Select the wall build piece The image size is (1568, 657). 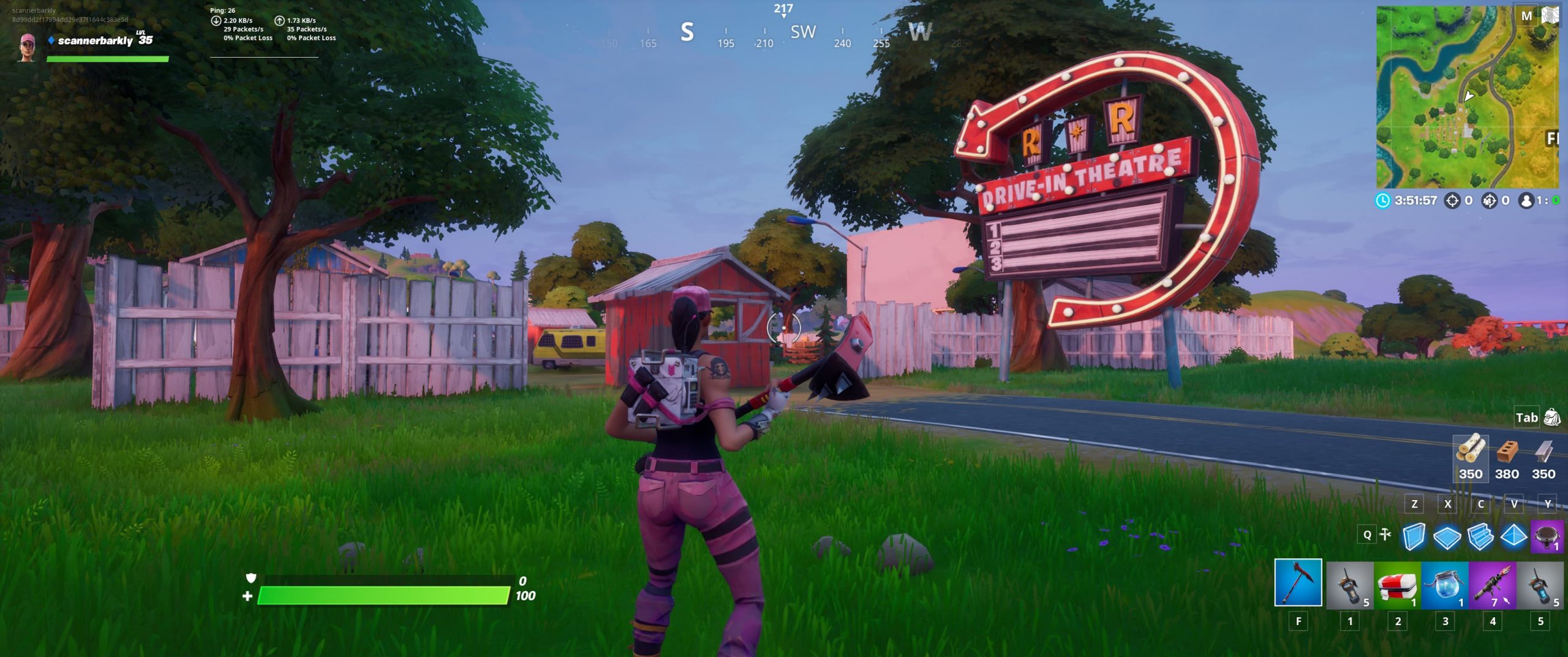[x=1414, y=537]
